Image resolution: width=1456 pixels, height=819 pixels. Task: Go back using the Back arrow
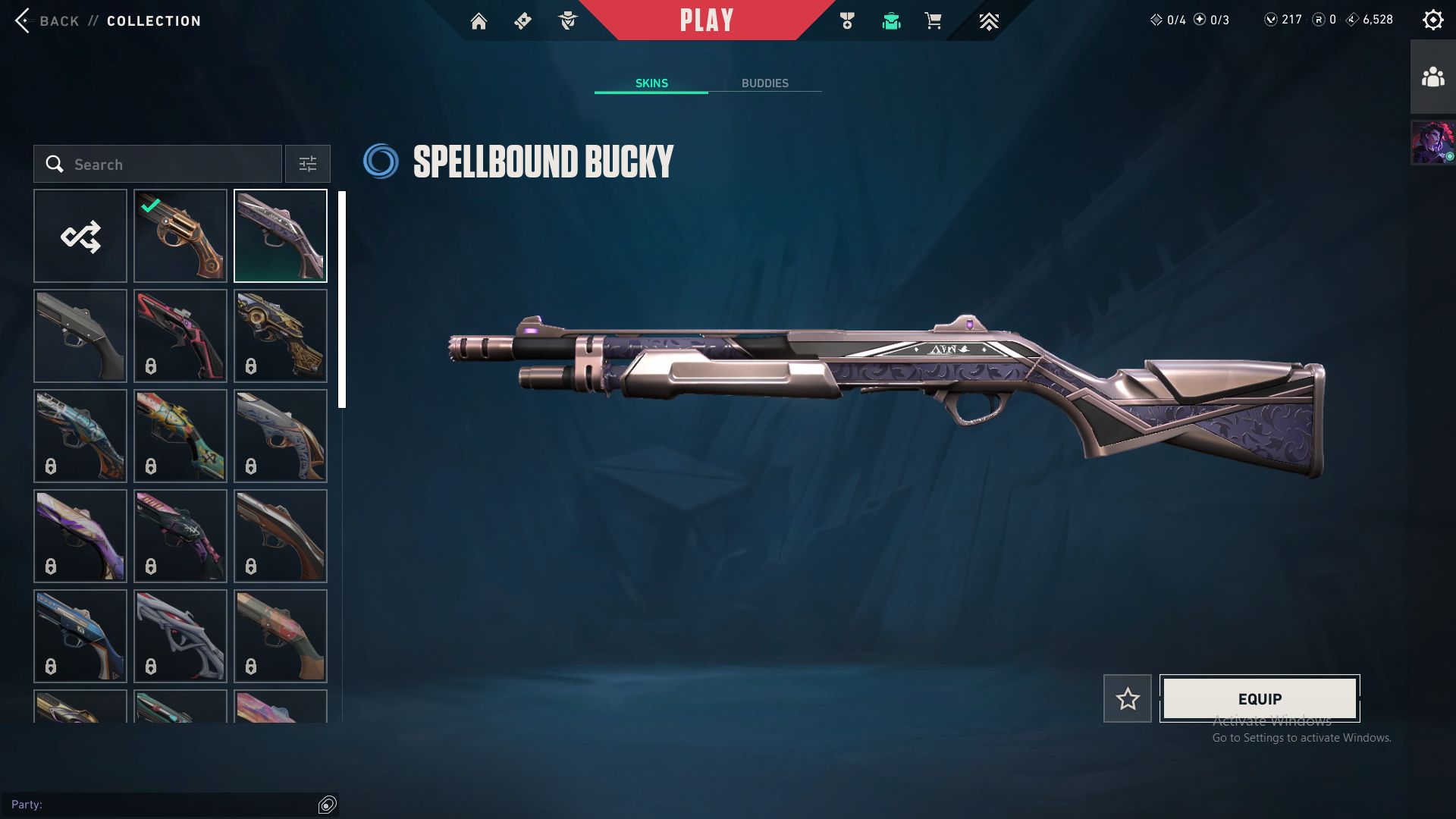(x=23, y=20)
